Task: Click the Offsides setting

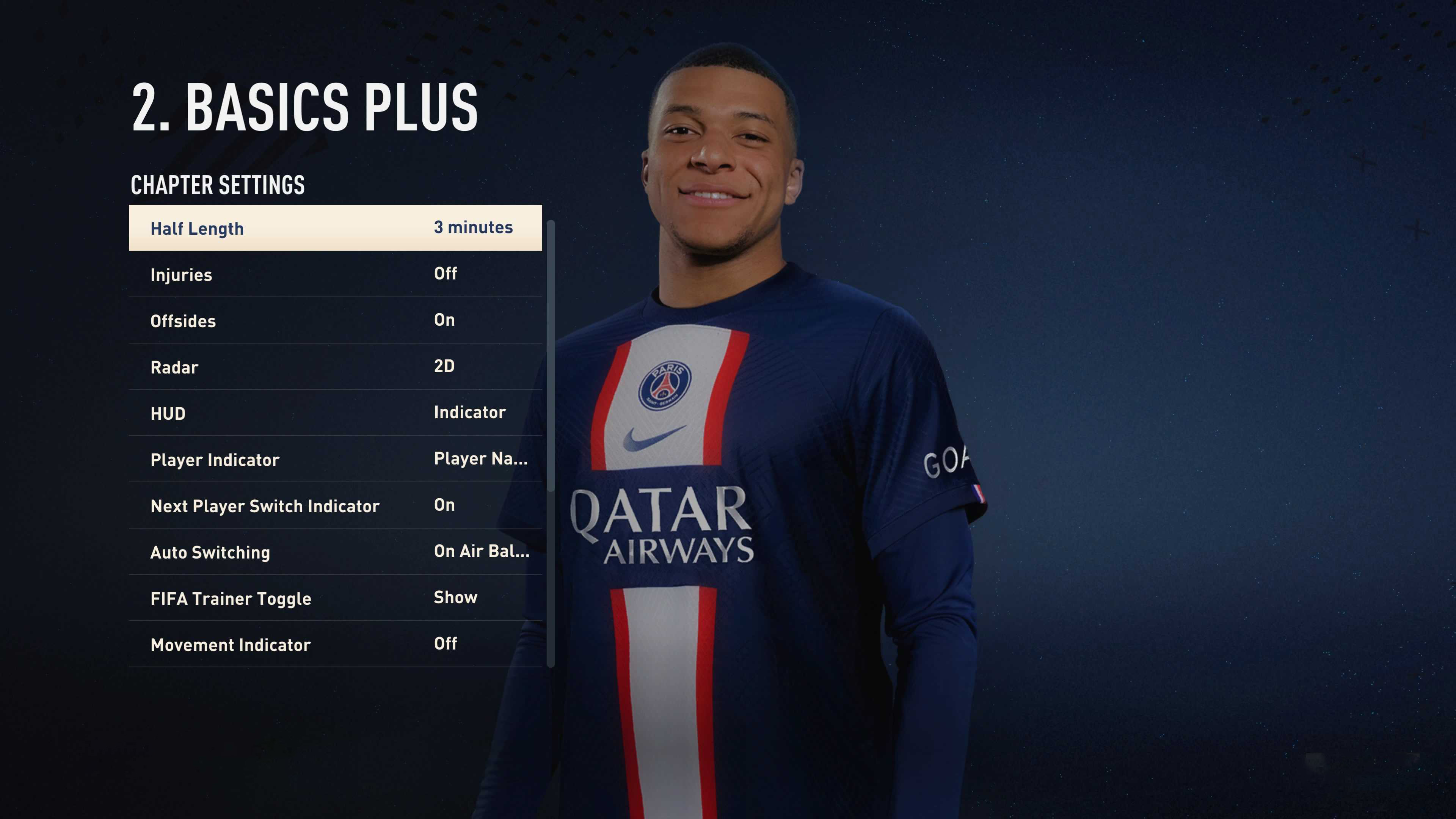Action: pos(334,320)
